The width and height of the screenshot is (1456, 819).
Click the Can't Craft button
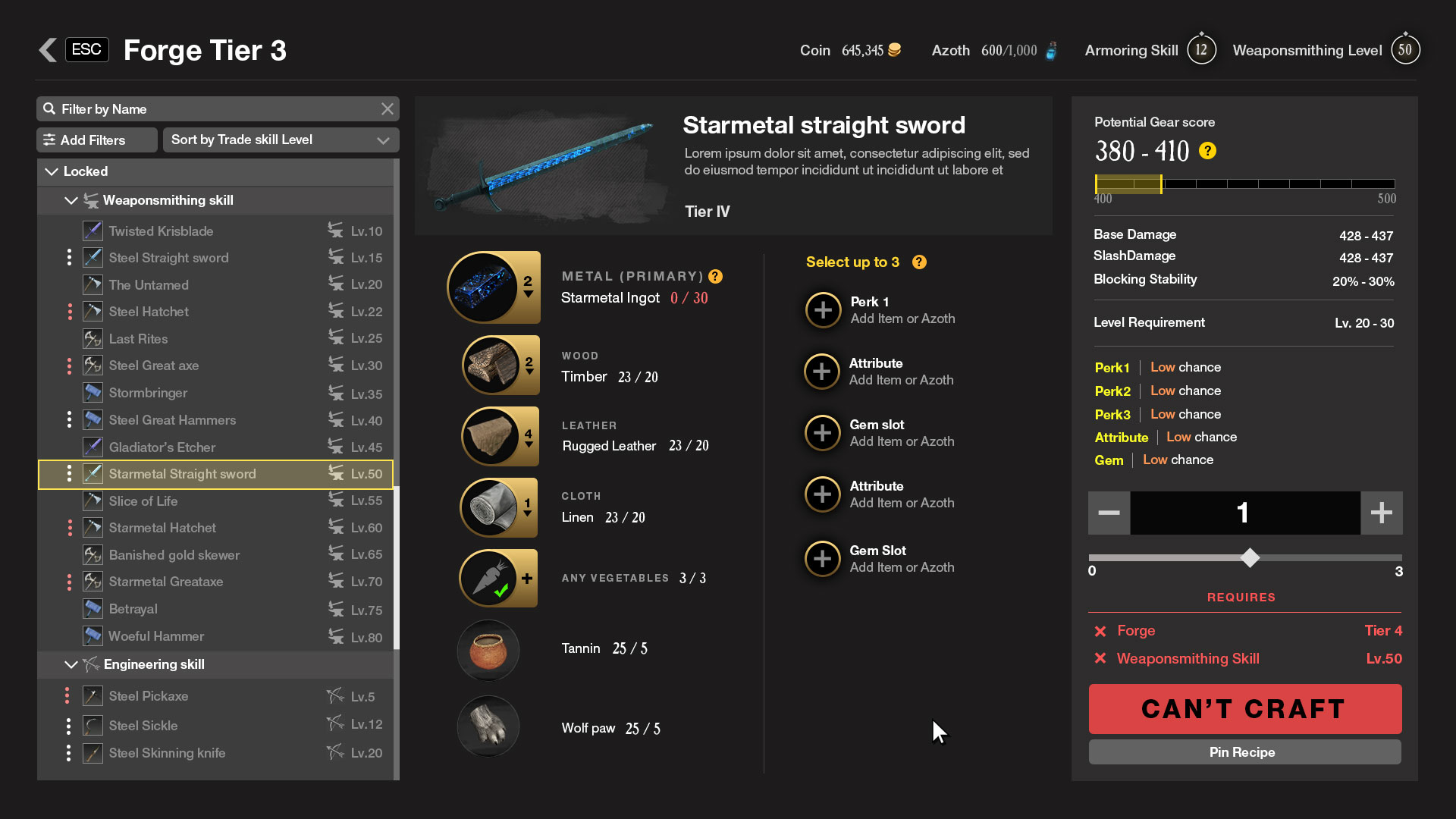1244,709
